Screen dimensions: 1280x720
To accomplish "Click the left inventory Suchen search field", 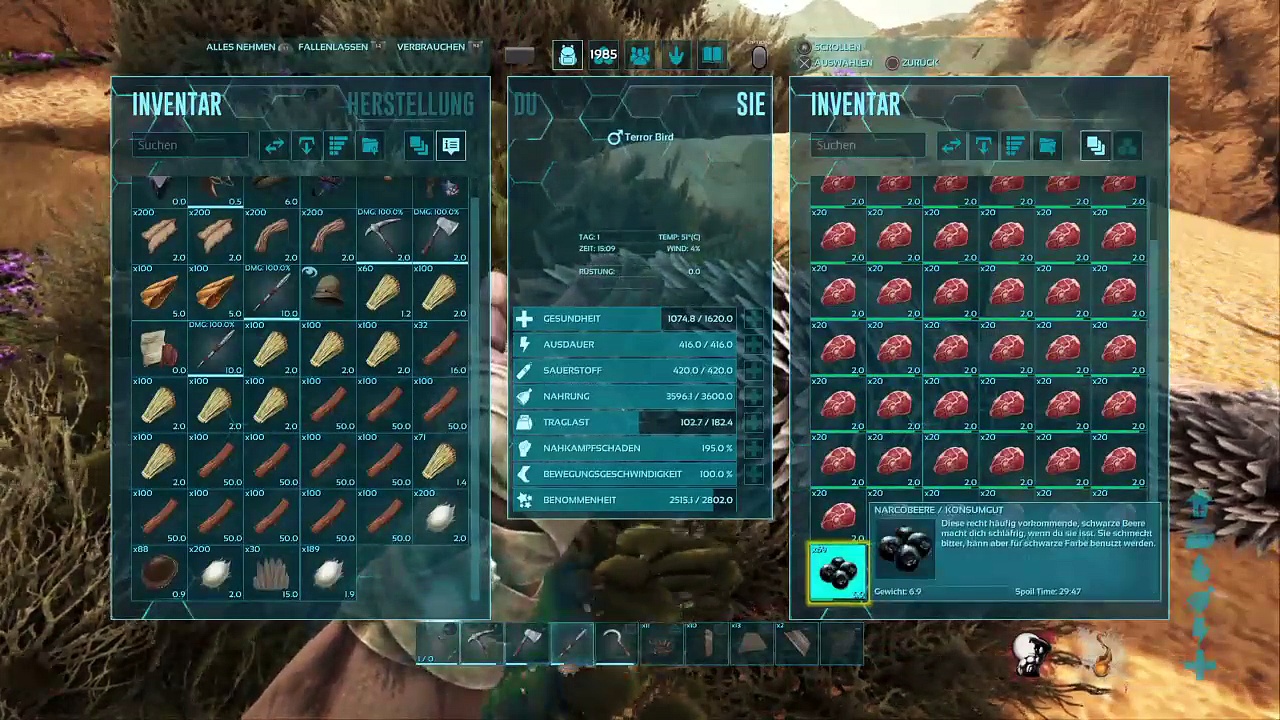I will [190, 145].
